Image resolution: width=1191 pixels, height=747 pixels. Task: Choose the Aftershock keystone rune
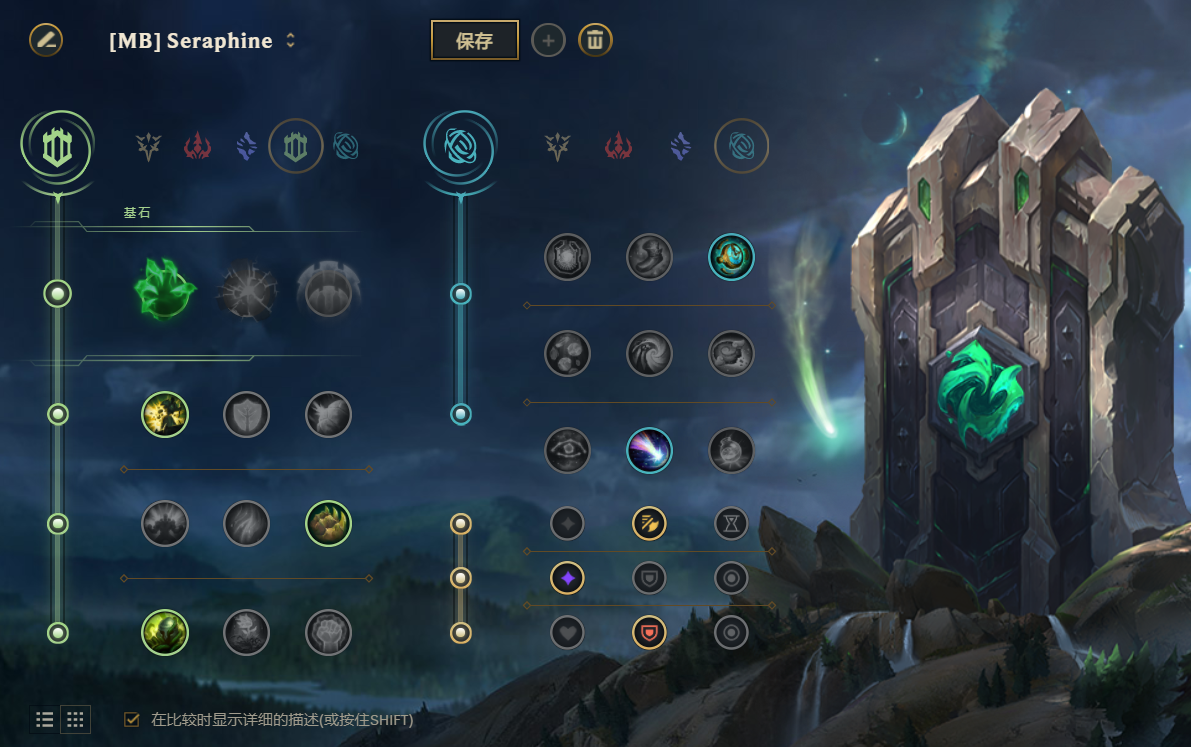[x=247, y=292]
